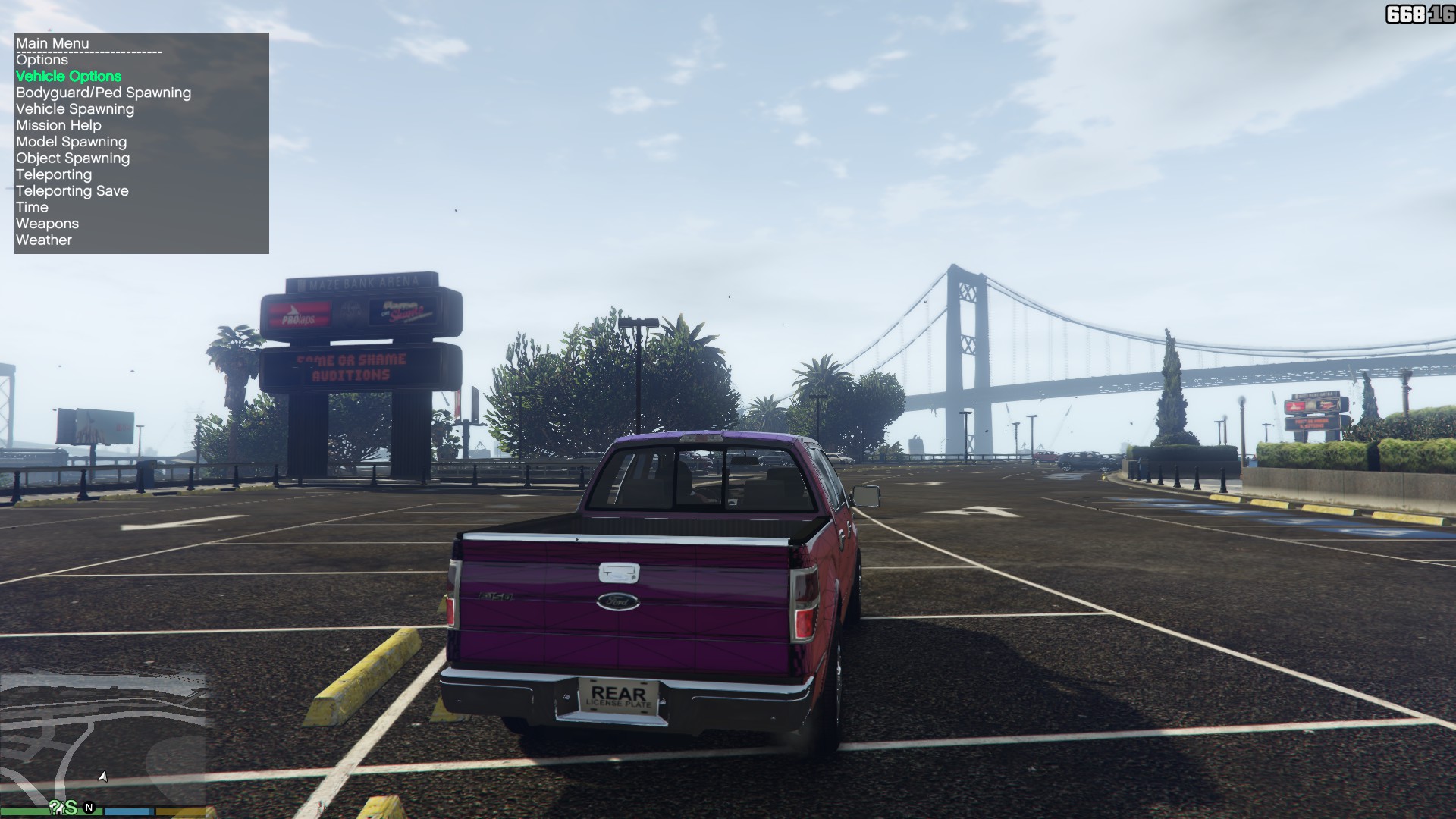Select Model Spawning
The image size is (1456, 819).
point(71,142)
